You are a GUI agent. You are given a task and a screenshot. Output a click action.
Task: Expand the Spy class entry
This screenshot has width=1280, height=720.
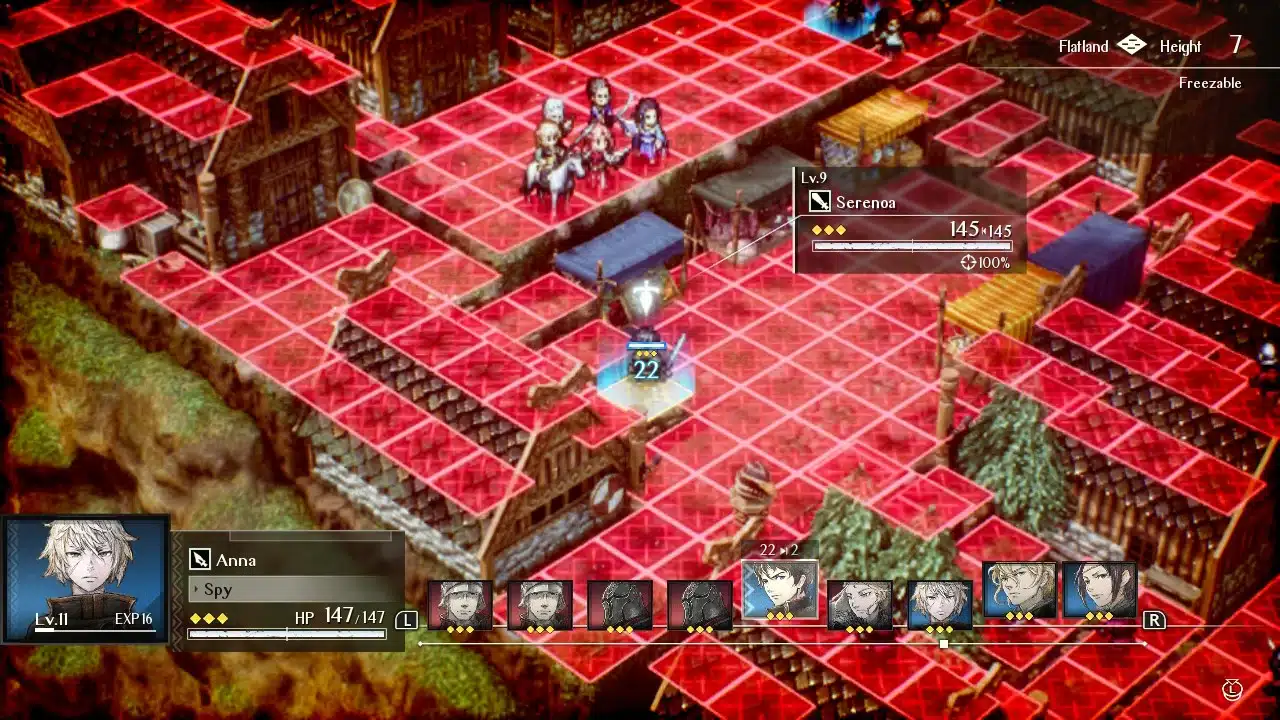pyautogui.click(x=216, y=590)
